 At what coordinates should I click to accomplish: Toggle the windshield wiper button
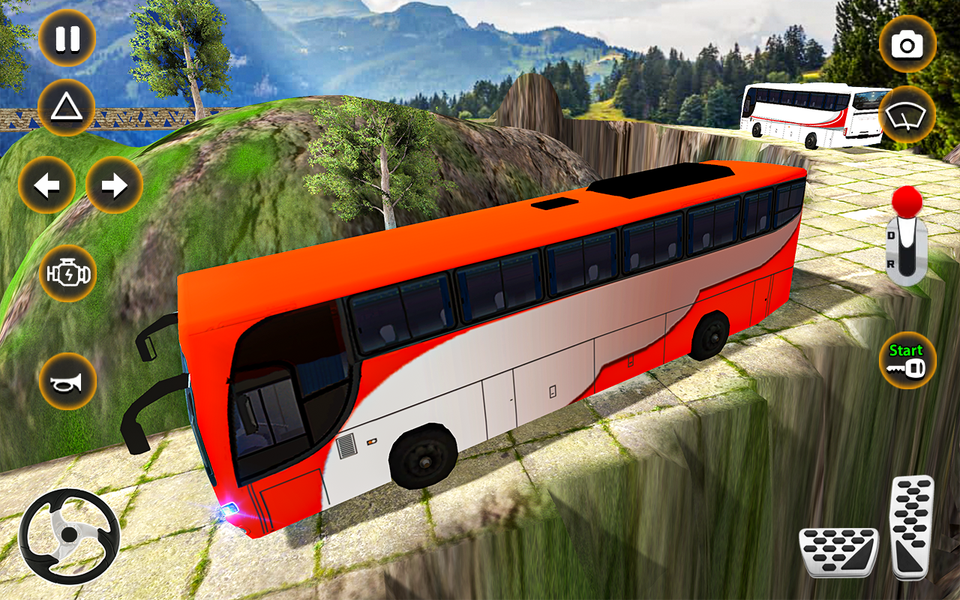click(x=908, y=116)
